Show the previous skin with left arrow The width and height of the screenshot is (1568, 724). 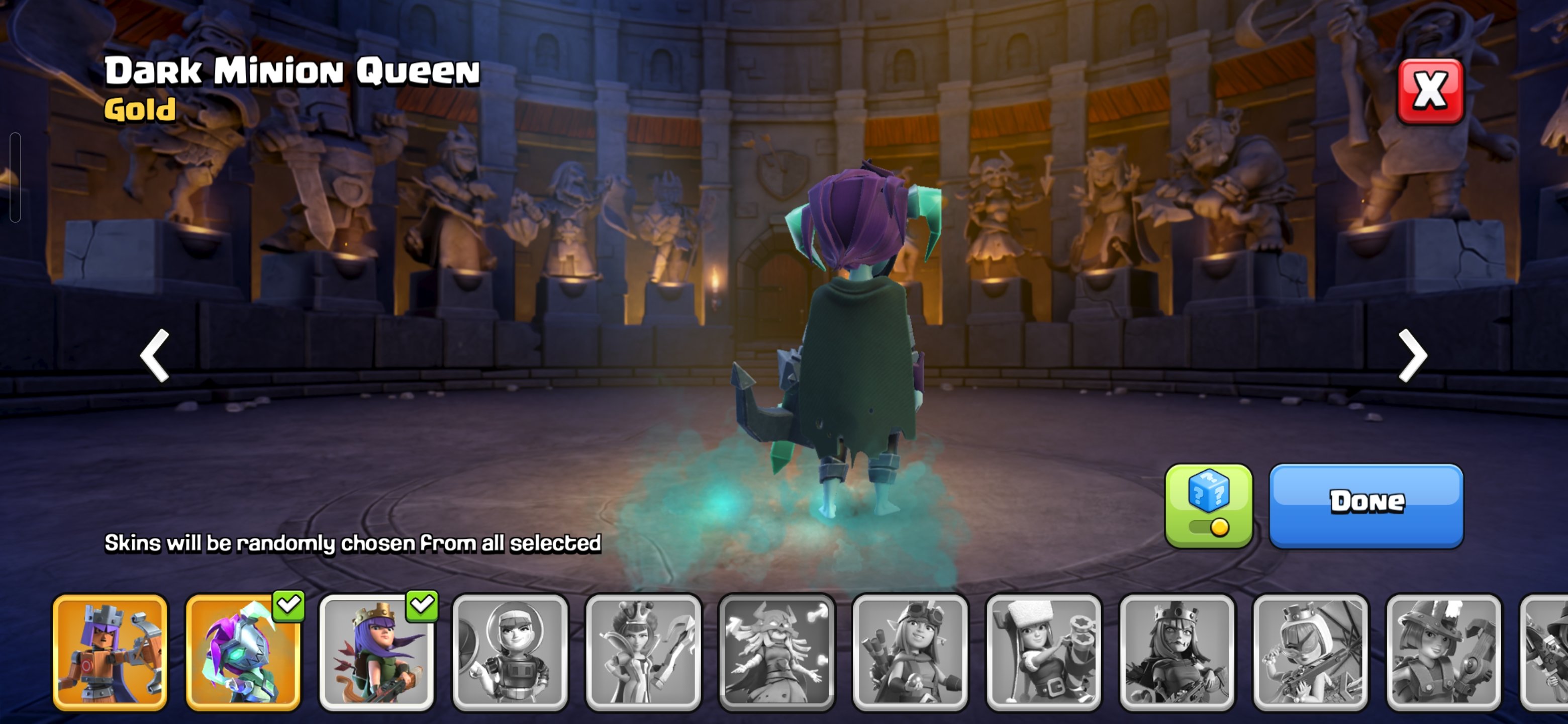pos(155,355)
